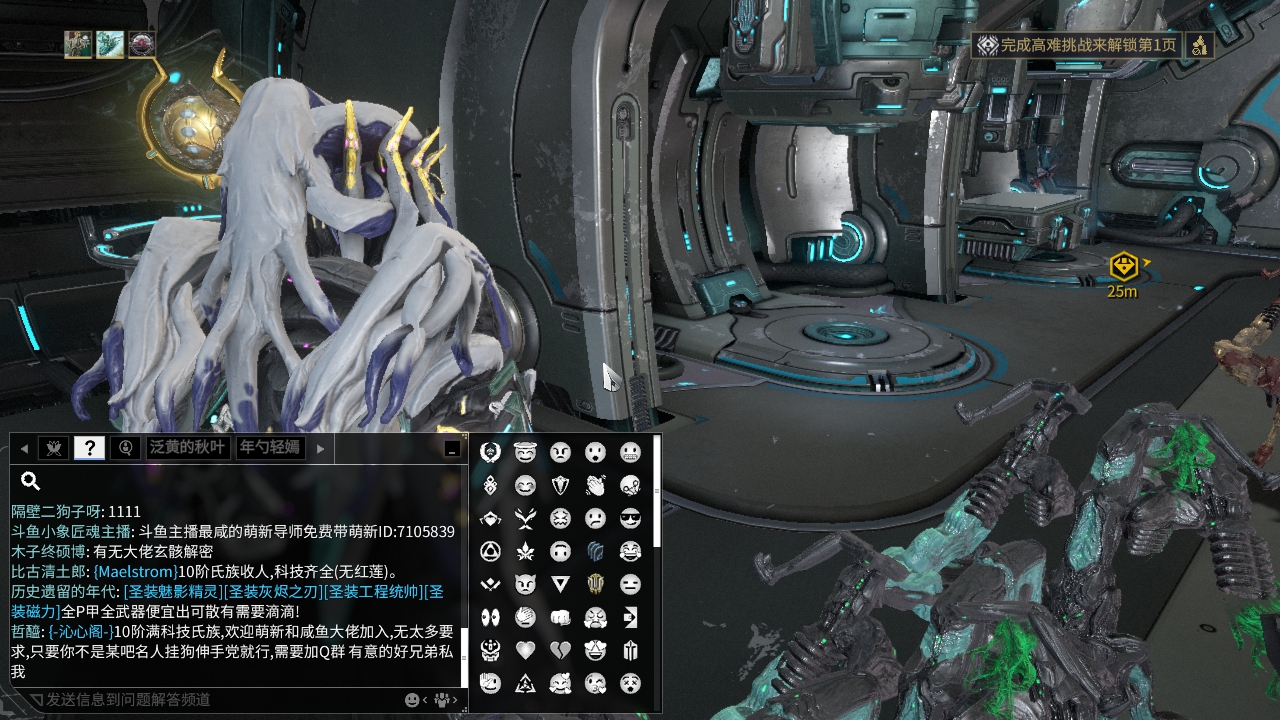The width and height of the screenshot is (1280, 720).
Task: Pick the sunglasses smiley emoji
Action: pyautogui.click(x=630, y=518)
